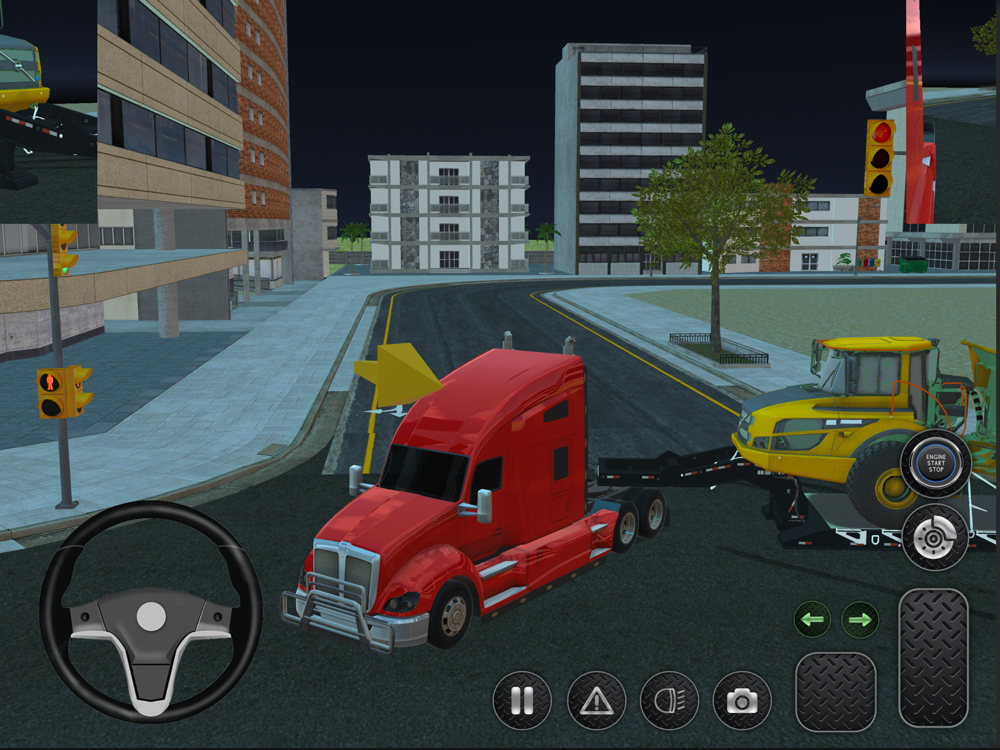Tap the brake pedal
Image resolution: width=1000 pixels, height=750 pixels.
(835, 692)
